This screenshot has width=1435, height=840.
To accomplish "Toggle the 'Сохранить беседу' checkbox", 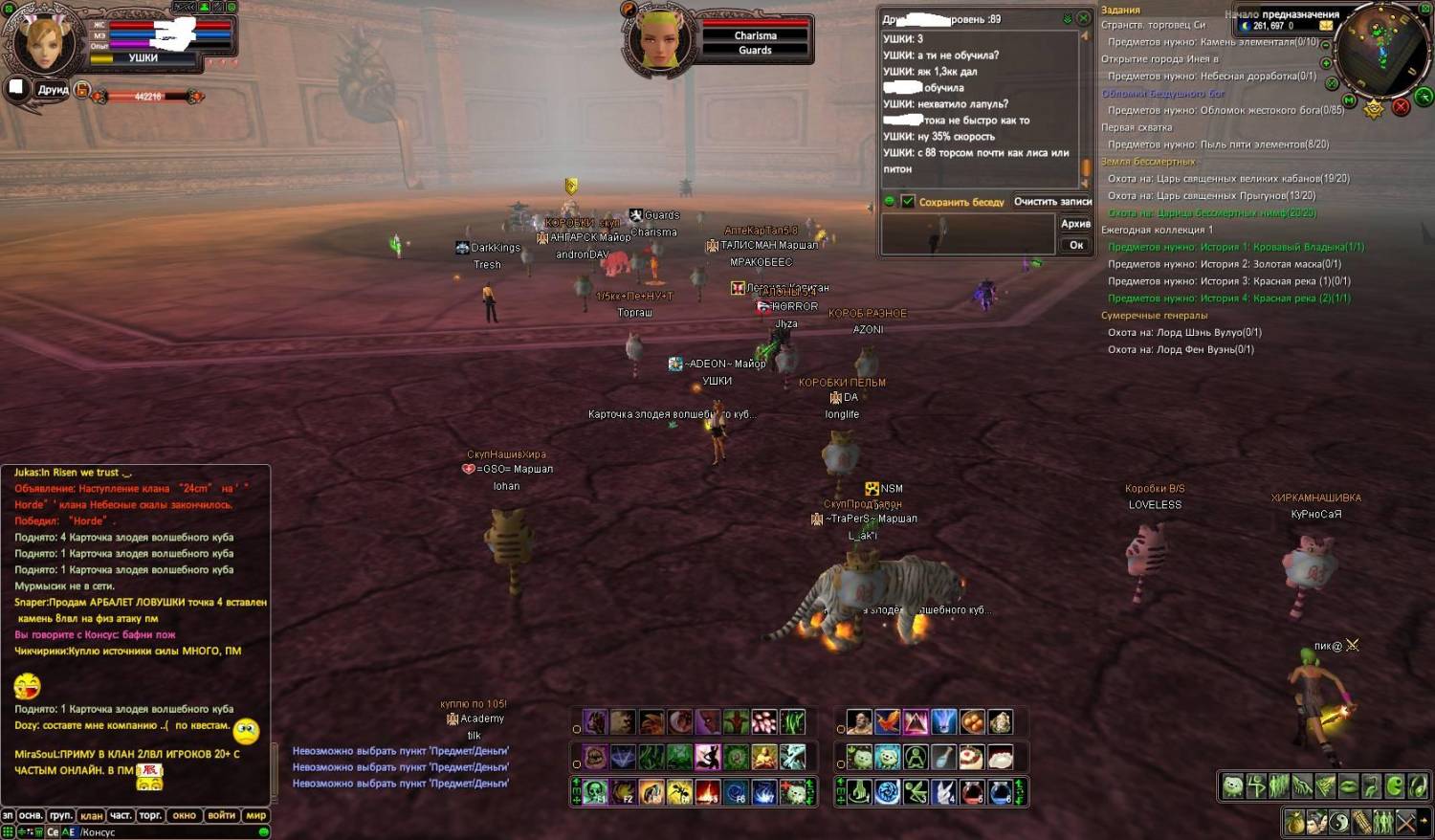I will pyautogui.click(x=907, y=202).
